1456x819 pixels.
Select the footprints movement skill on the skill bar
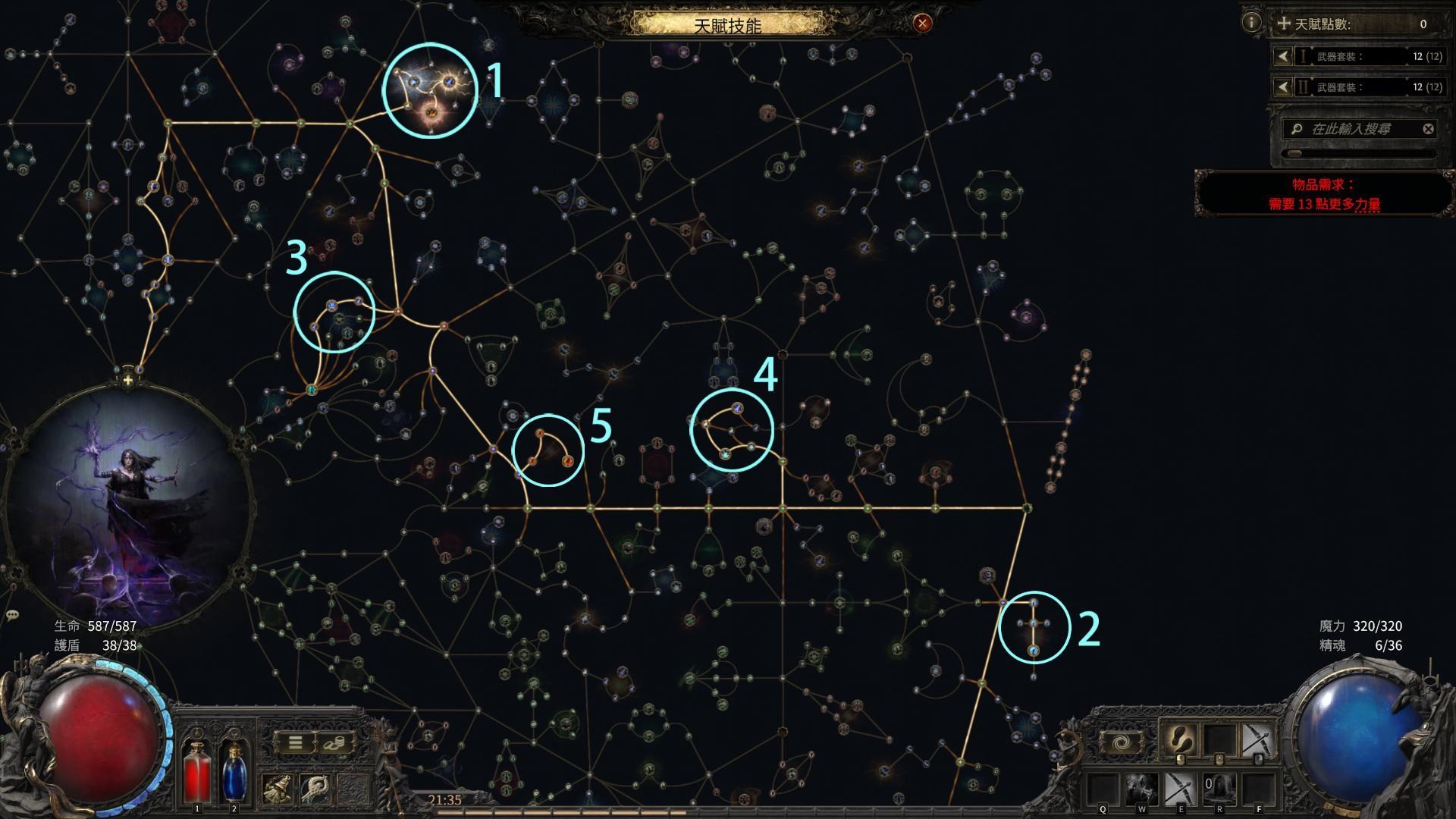coord(1180,739)
